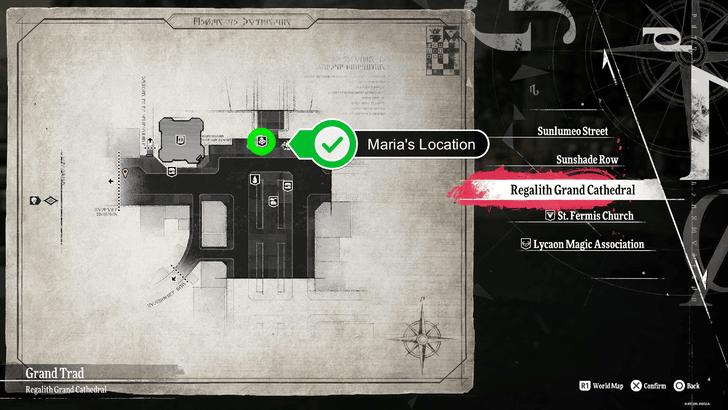Select the highlighted Regalith Grand Cathedral entry

(x=573, y=190)
